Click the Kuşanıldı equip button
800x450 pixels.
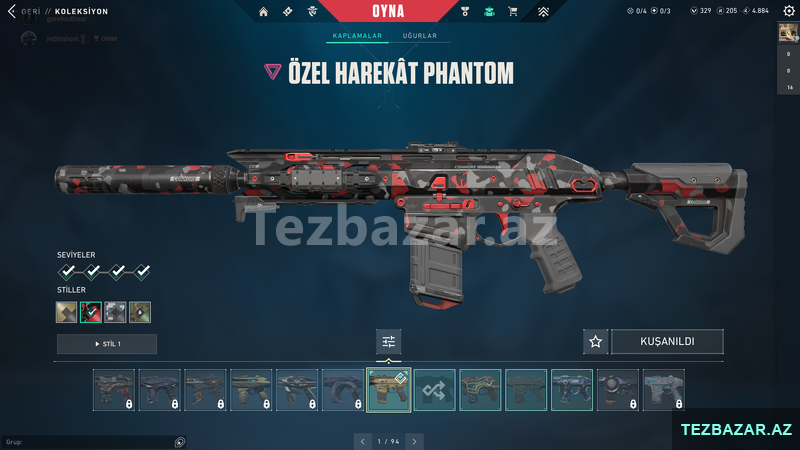(667, 342)
